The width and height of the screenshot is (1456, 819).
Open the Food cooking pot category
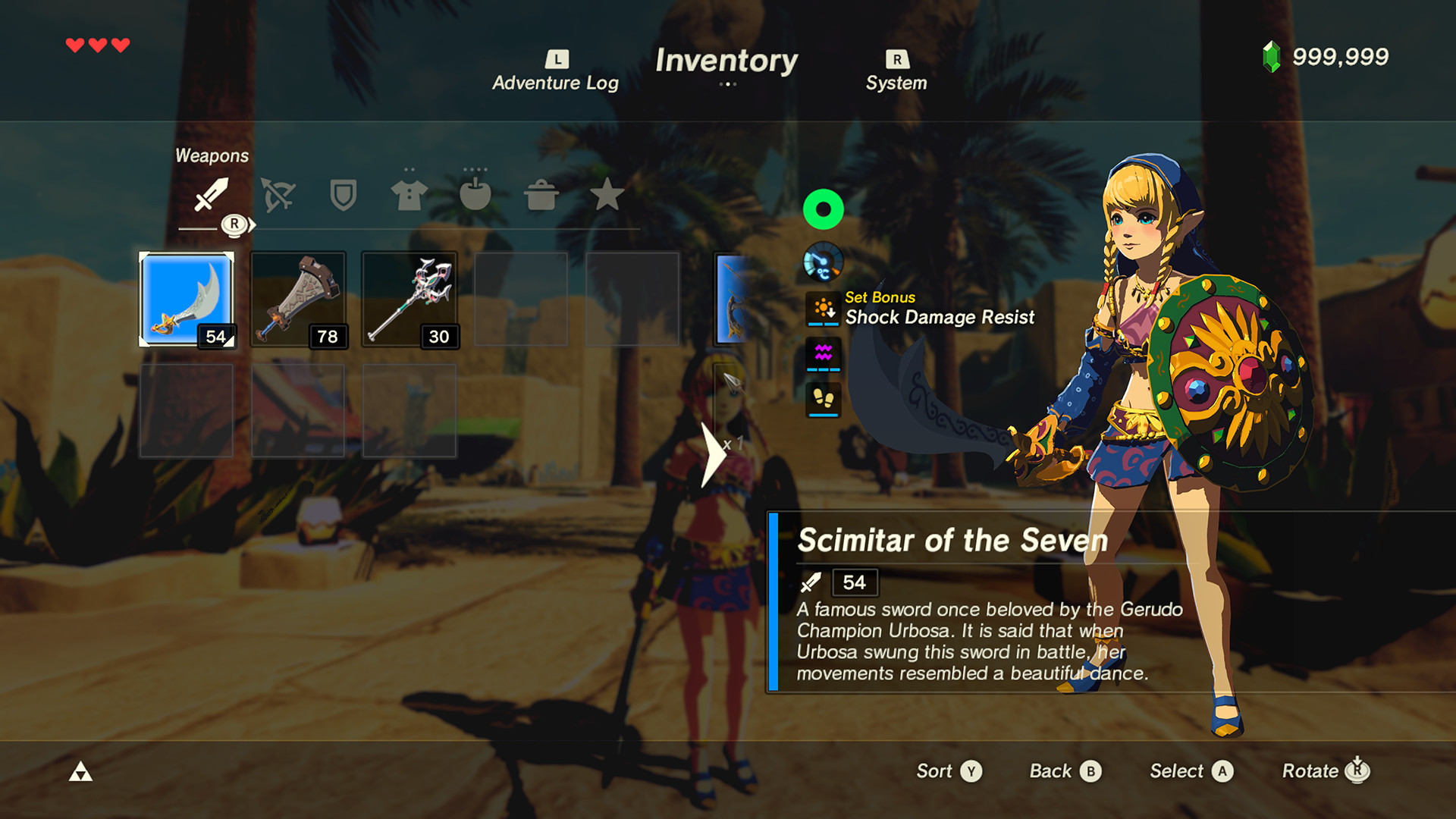point(541,196)
